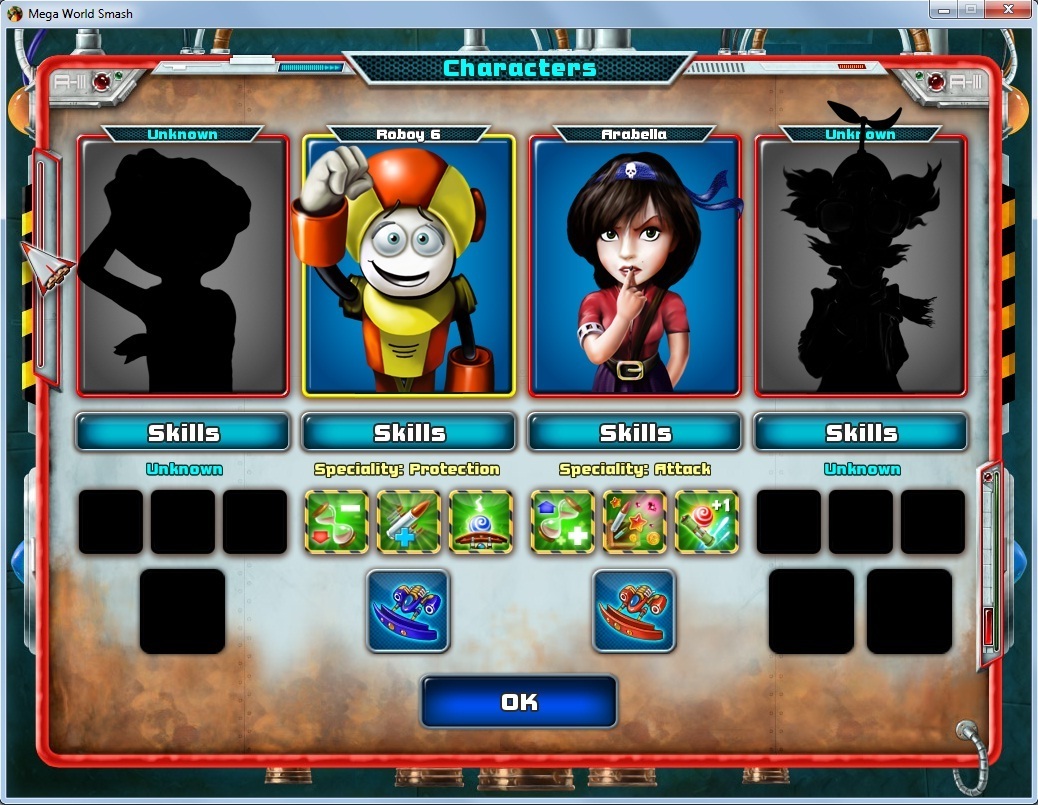
Task: Choose the rocket with stars and coin skill
Action: click(634, 522)
